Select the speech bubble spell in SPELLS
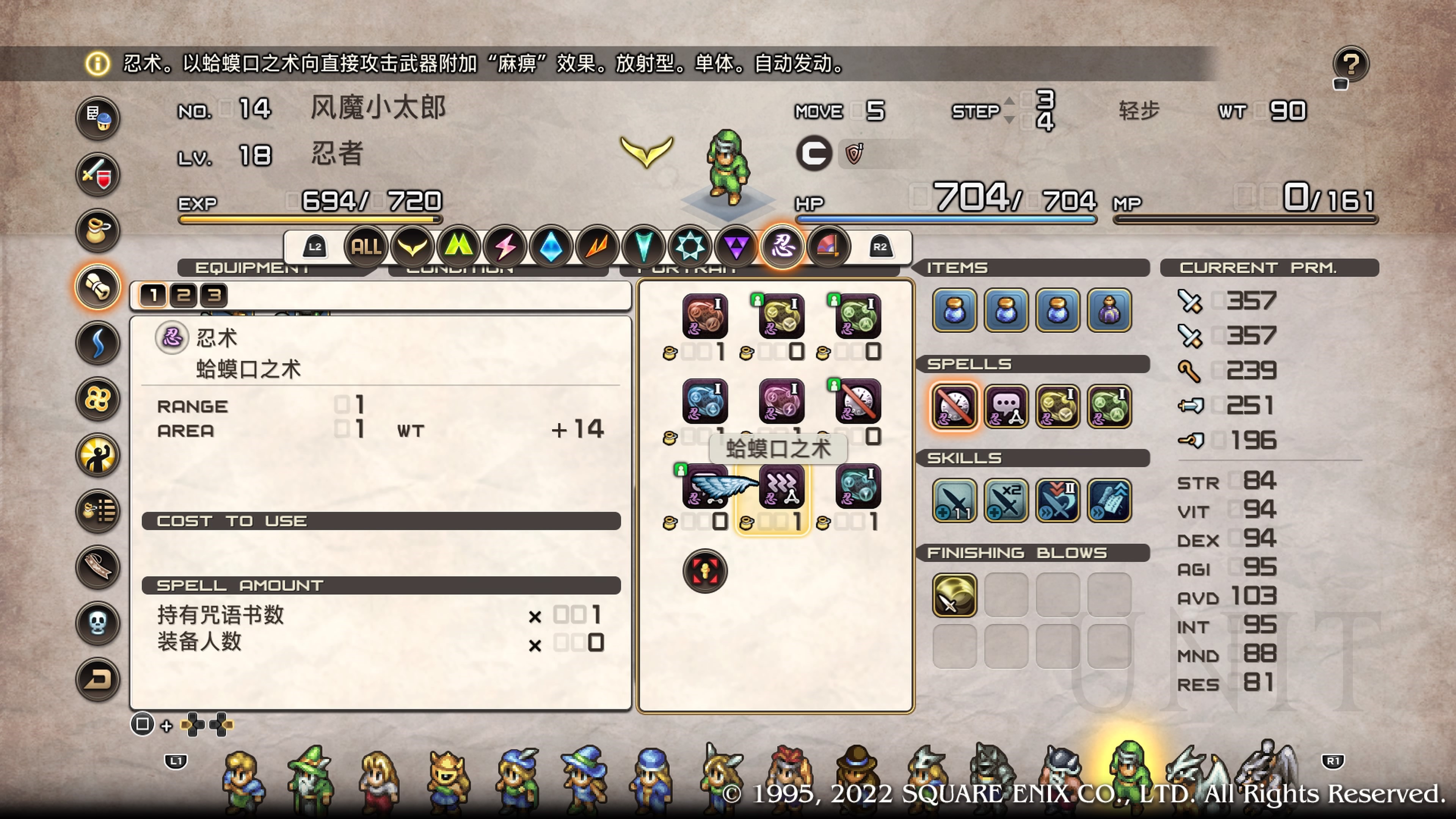This screenshot has width=1456, height=819. click(1006, 406)
